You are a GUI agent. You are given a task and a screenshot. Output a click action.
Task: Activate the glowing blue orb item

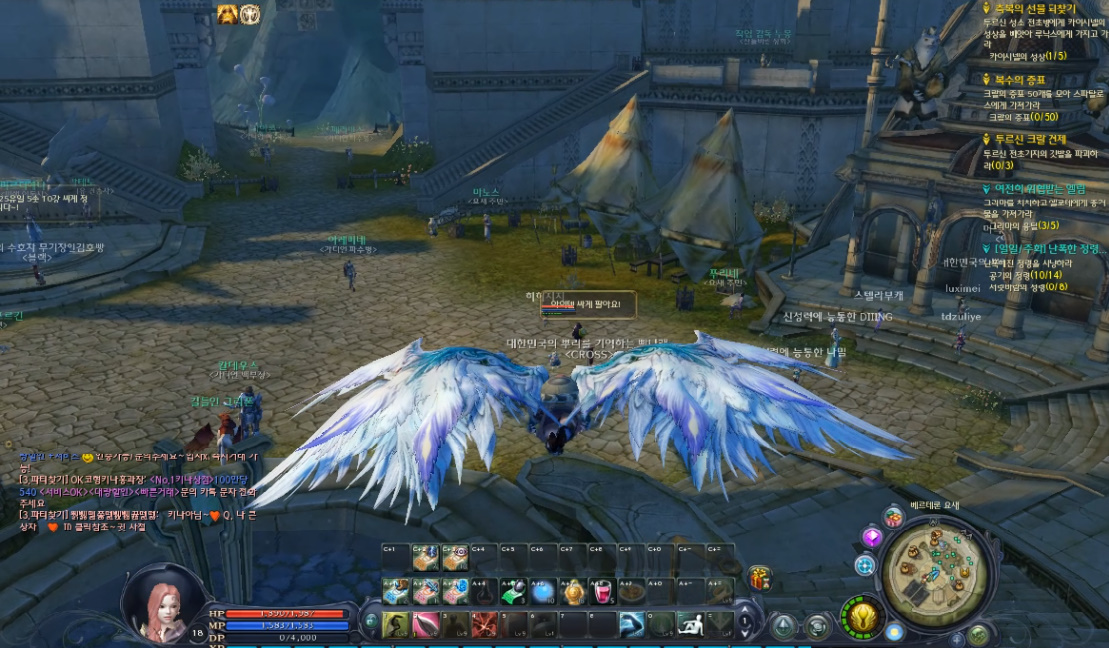[x=544, y=592]
